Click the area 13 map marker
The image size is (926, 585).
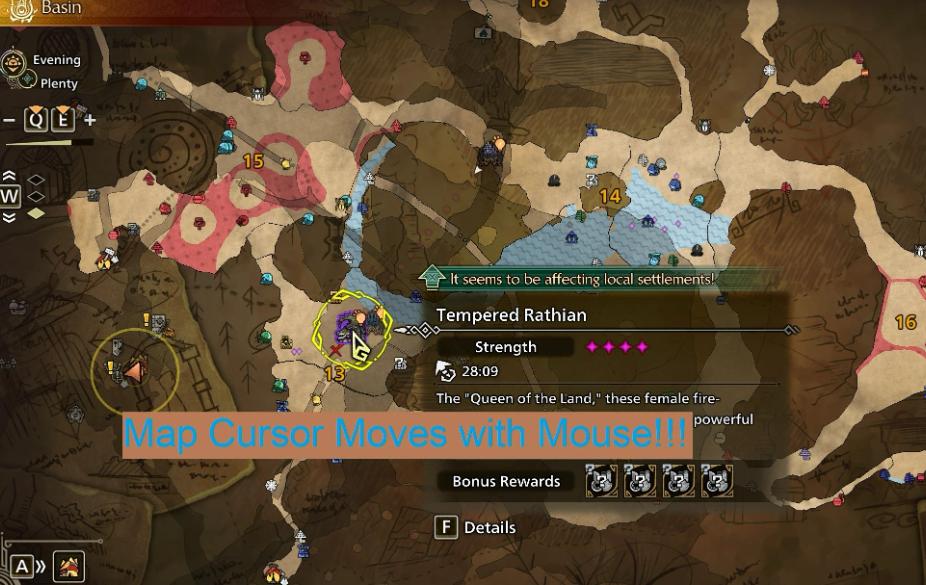tap(335, 374)
